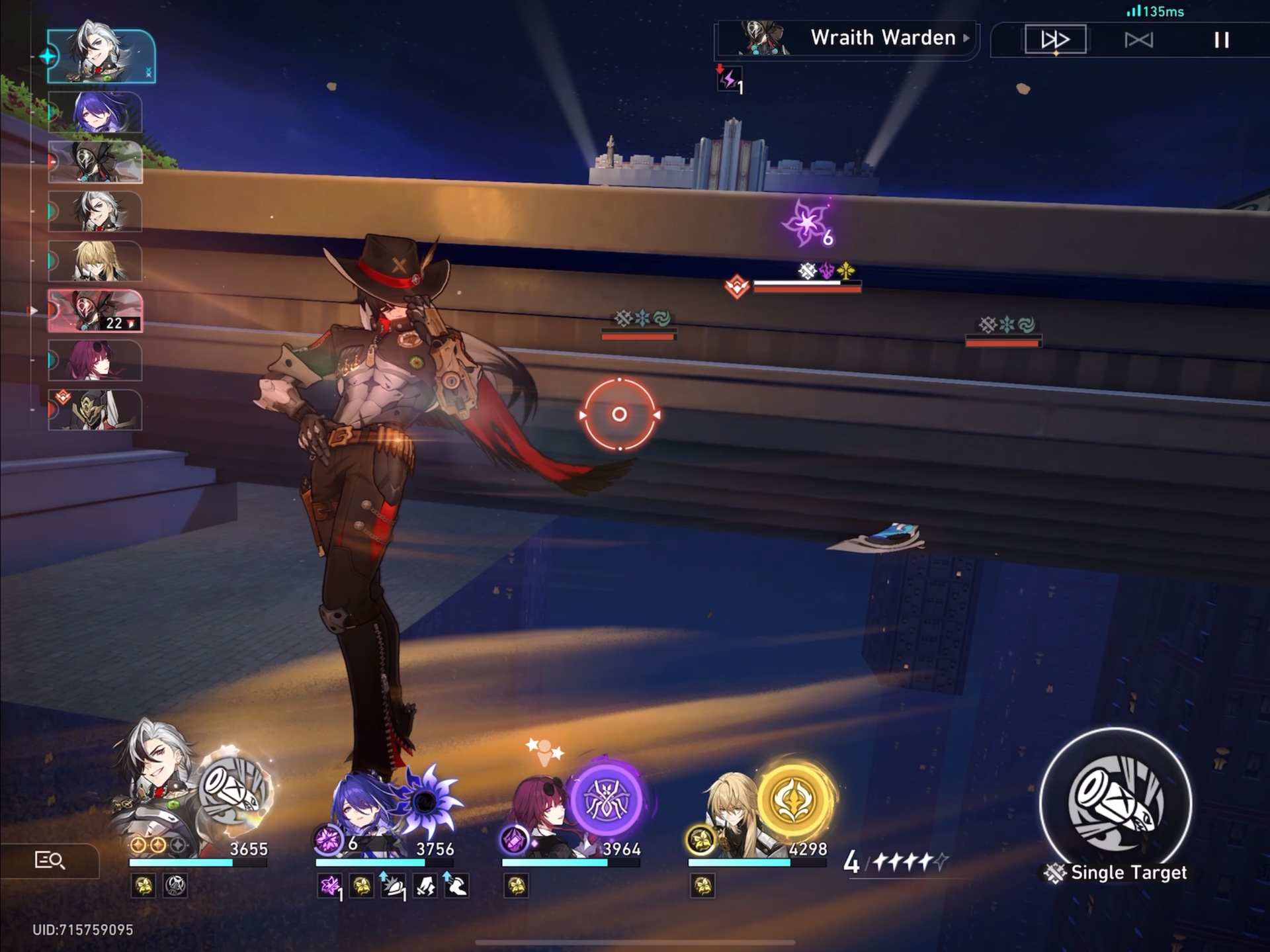Toggle double-speed battle mode
This screenshot has height=952, width=1270.
(1056, 39)
